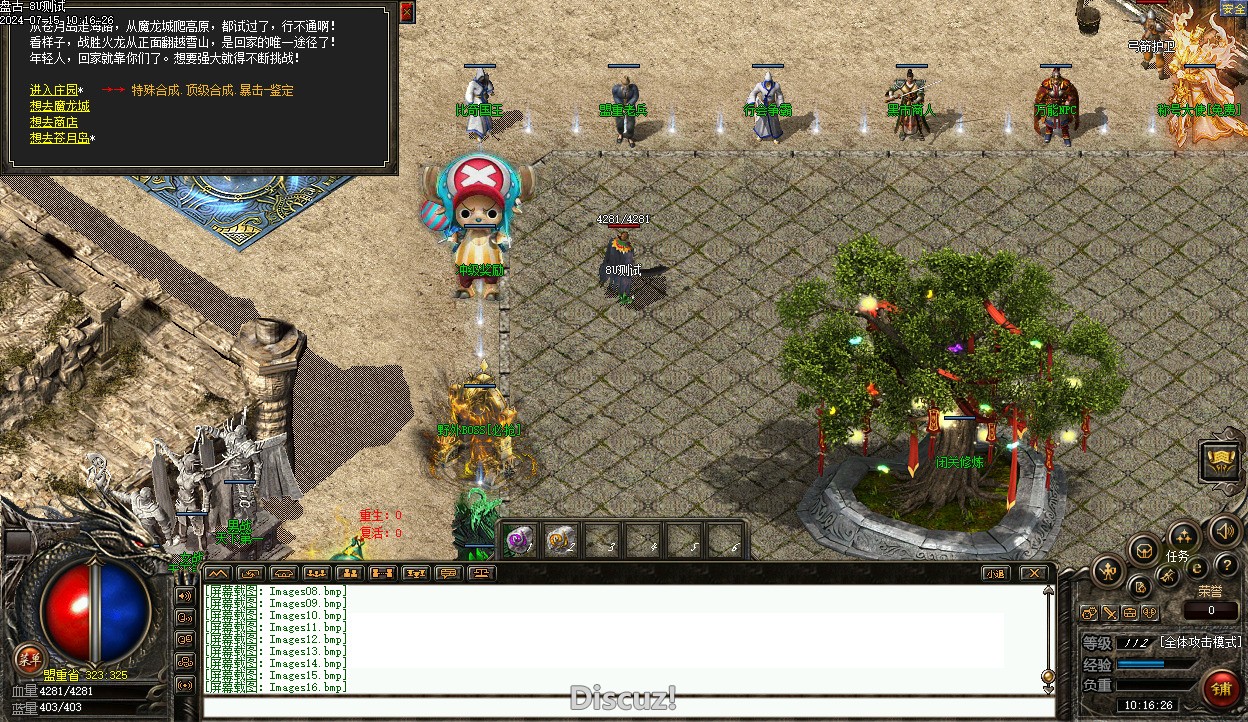Switch attack mode via 全体攻击模式 label
Viewport: 1248px width, 722px height.
(1200, 642)
